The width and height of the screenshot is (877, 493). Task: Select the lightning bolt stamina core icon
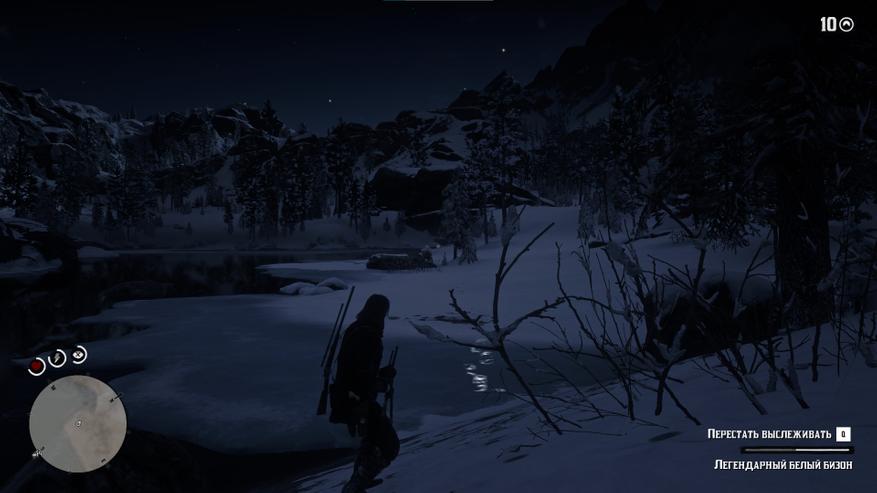point(58,358)
